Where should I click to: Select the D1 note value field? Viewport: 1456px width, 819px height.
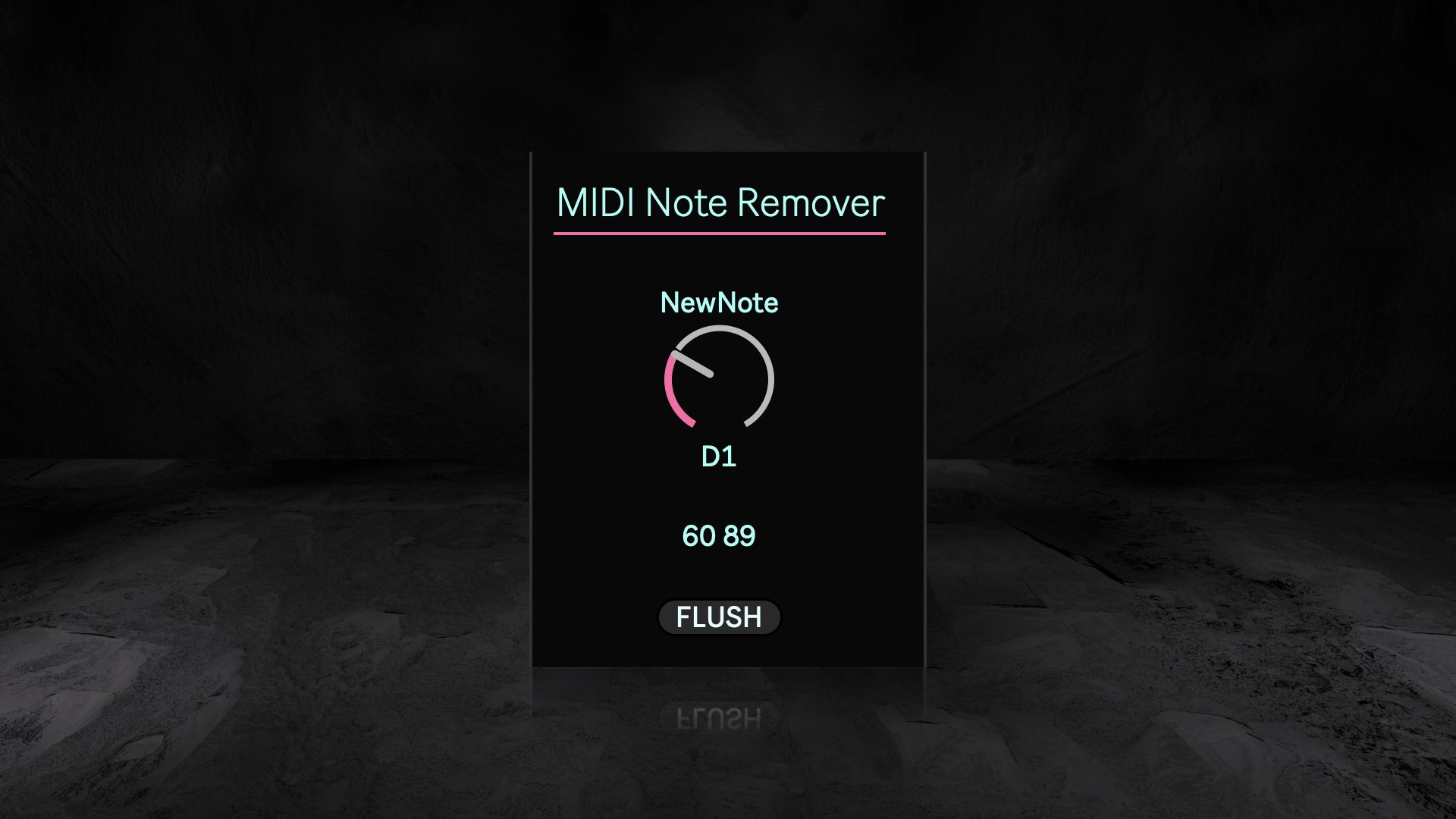pos(719,457)
